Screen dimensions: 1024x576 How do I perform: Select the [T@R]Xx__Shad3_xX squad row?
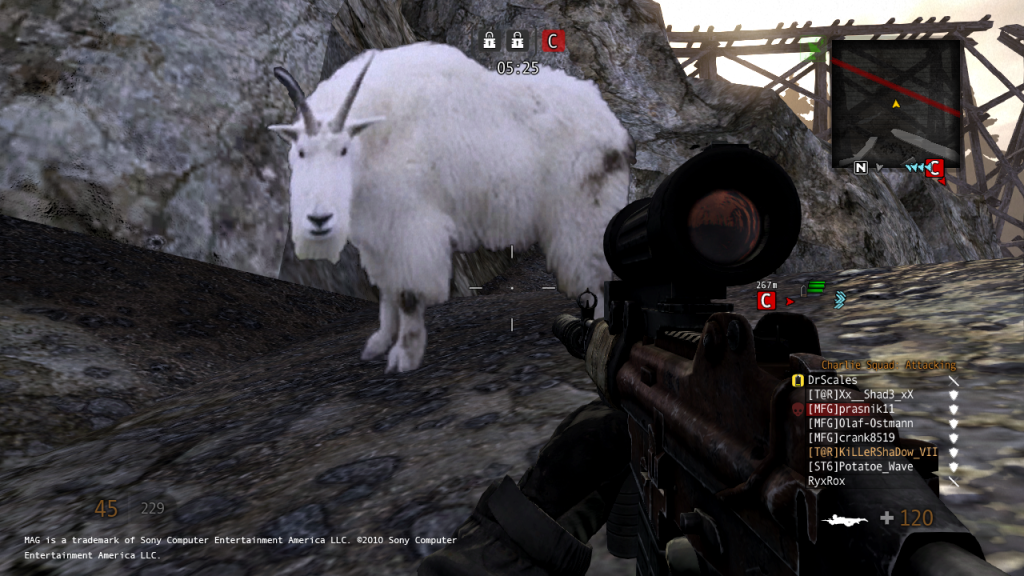point(860,394)
